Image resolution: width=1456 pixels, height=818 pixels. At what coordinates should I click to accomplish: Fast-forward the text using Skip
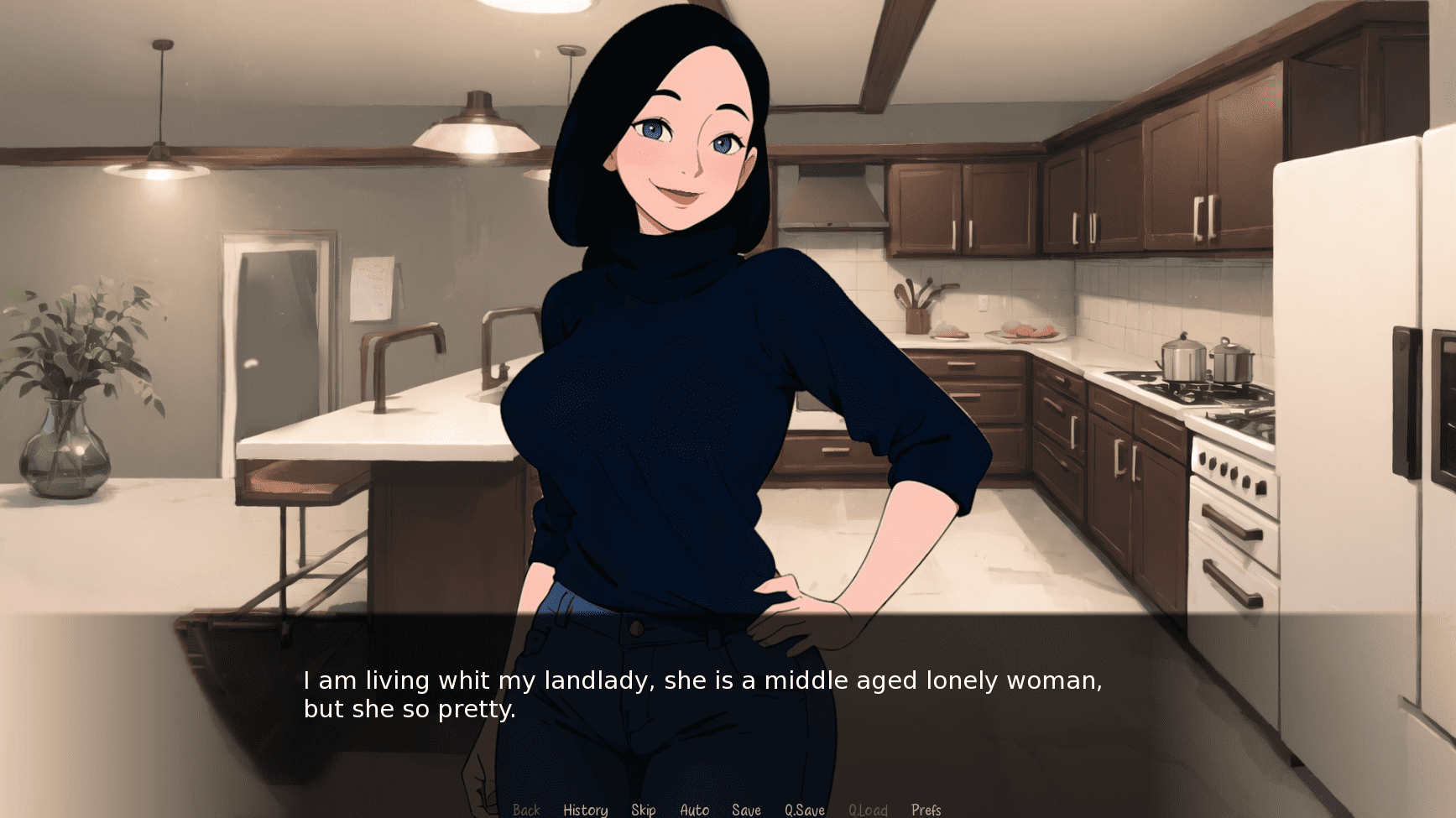pyautogui.click(x=644, y=809)
